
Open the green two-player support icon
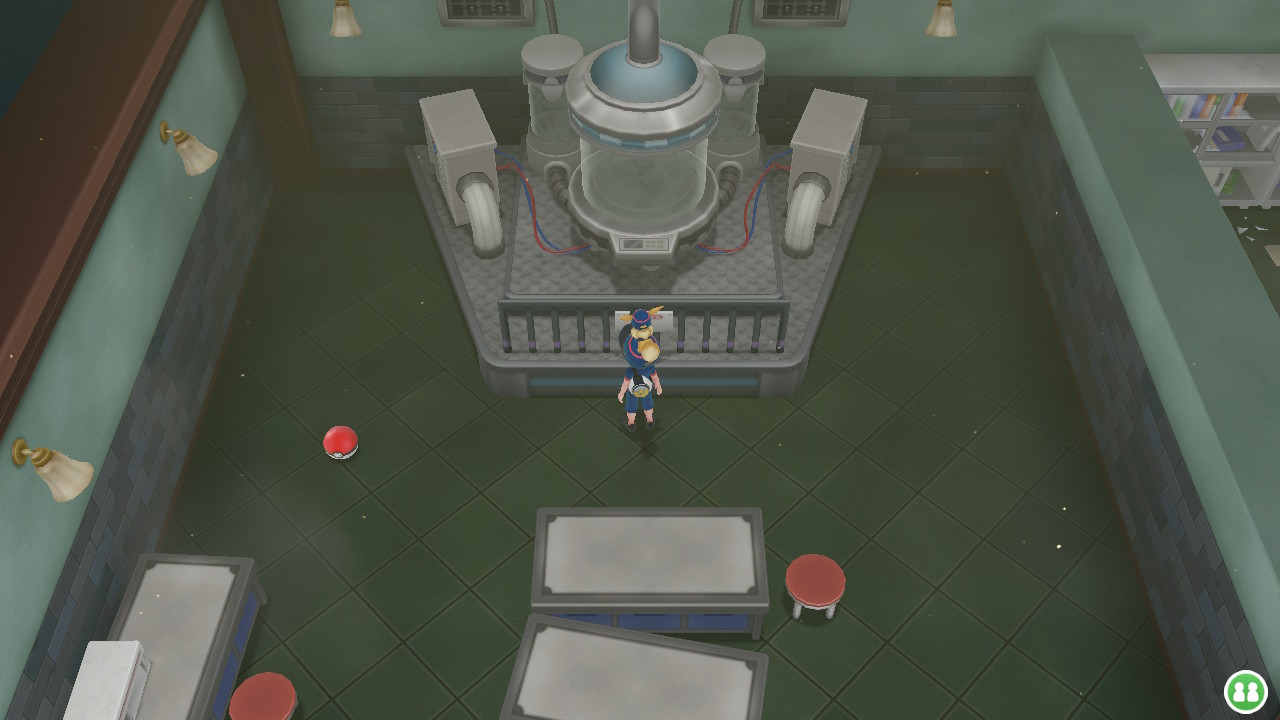point(1246,691)
